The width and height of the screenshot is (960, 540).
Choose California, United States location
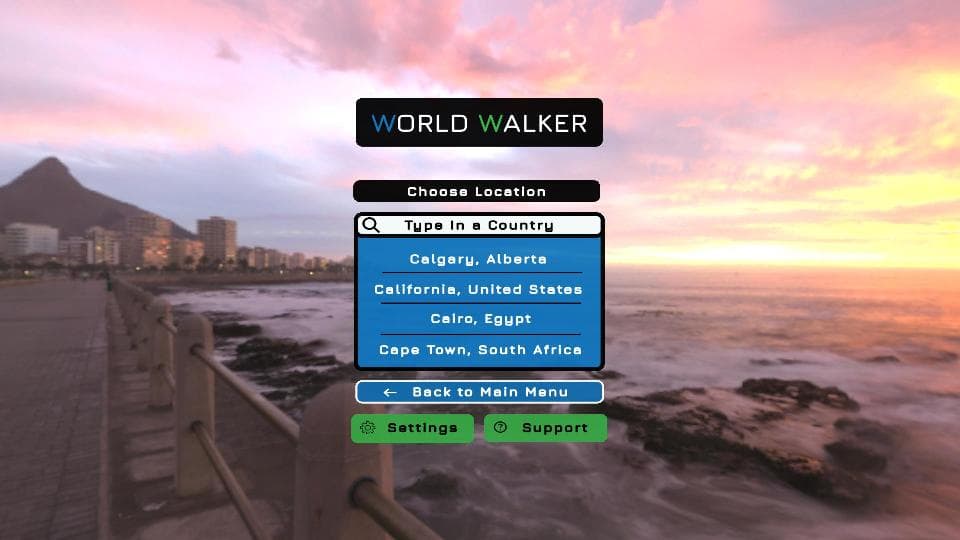[479, 289]
